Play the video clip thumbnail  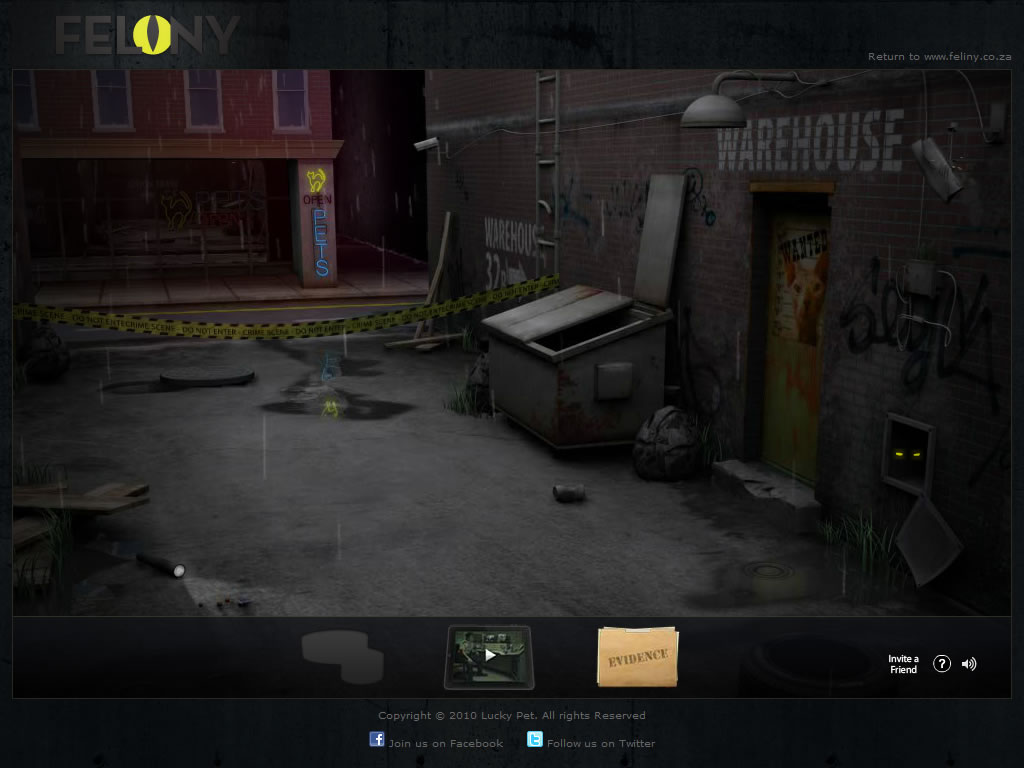(x=489, y=656)
